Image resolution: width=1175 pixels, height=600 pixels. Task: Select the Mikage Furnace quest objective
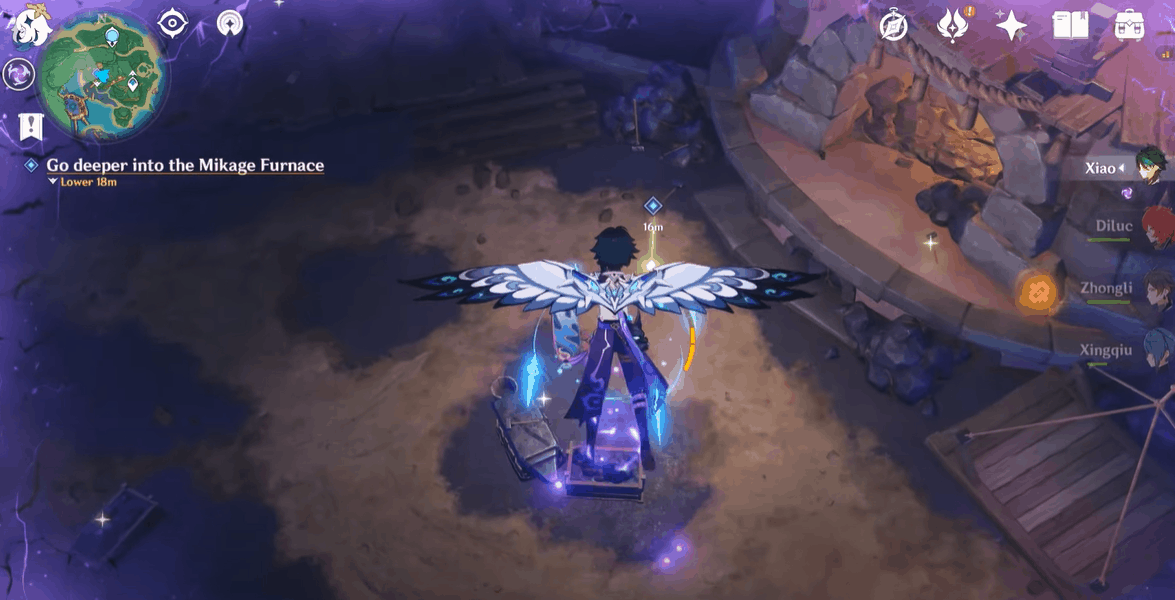(185, 165)
